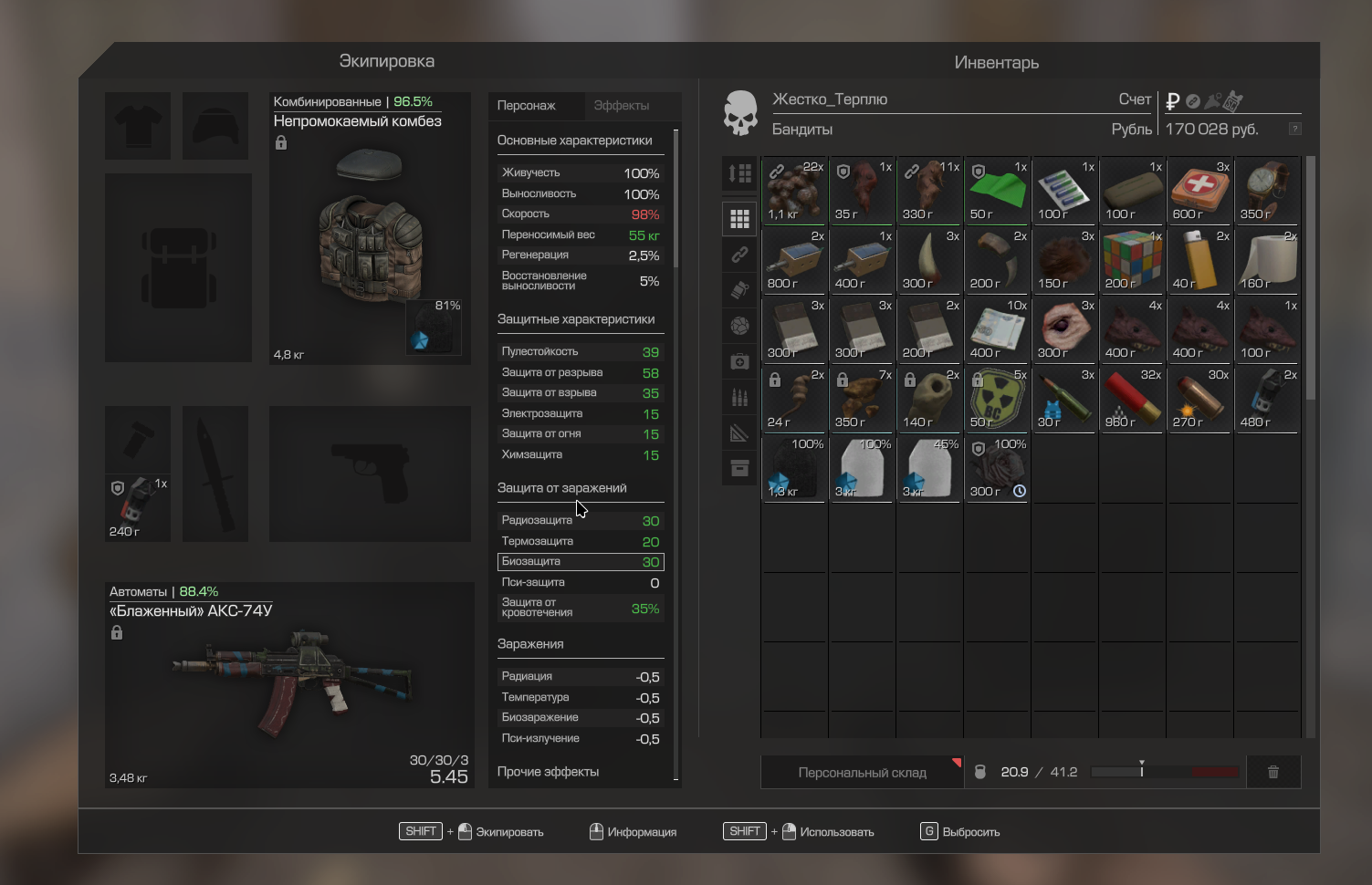Click the sort inventory icon
This screenshot has width=1372, height=885.
739,173
